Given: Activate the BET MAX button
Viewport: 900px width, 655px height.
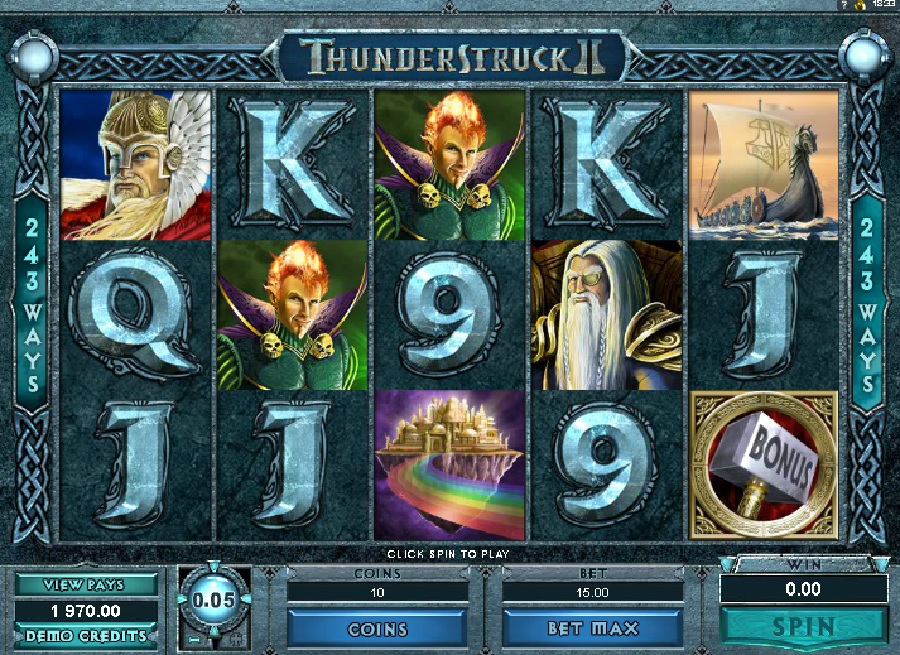Looking at the screenshot, I should tap(585, 629).
